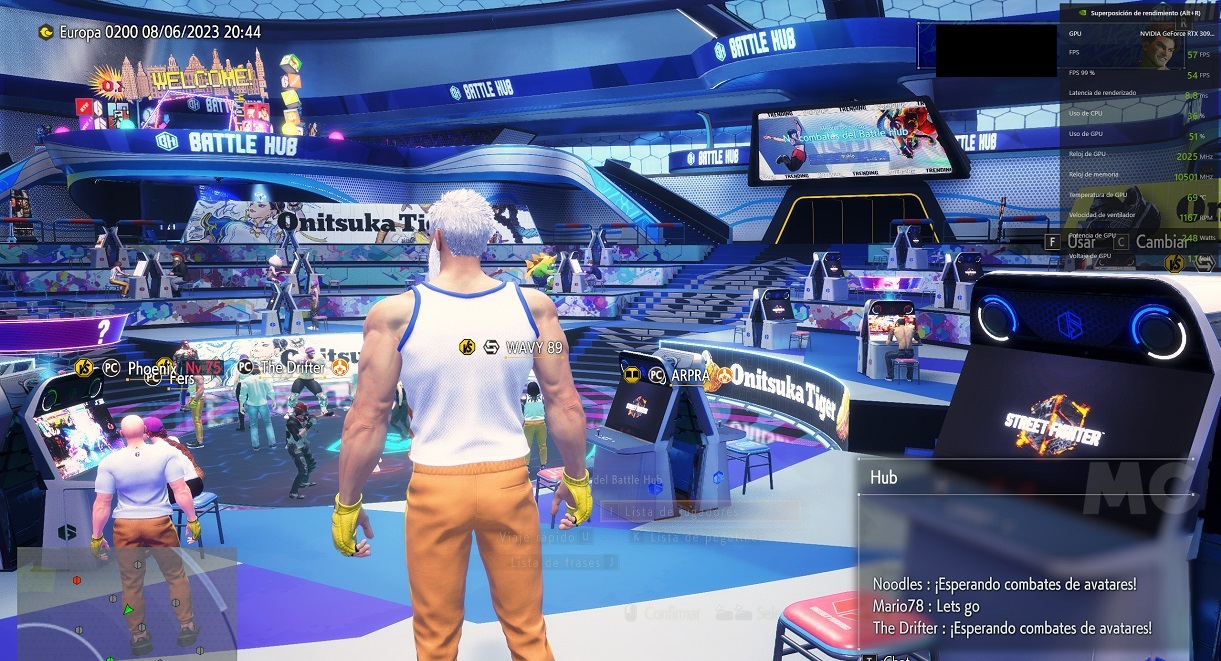Select the ARPRA player name tag

tap(691, 375)
